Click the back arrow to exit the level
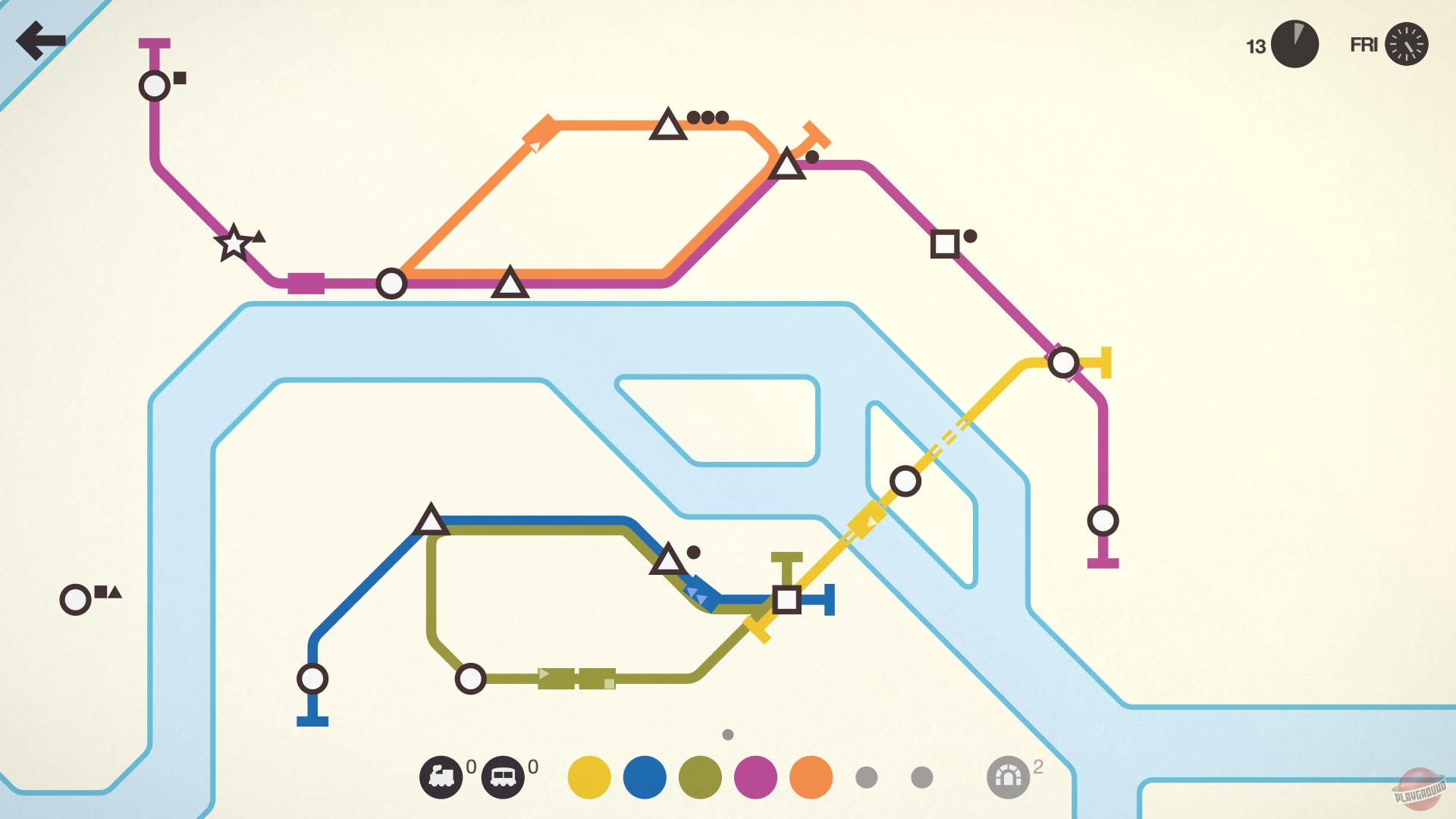1456x819 pixels. pos(40,39)
